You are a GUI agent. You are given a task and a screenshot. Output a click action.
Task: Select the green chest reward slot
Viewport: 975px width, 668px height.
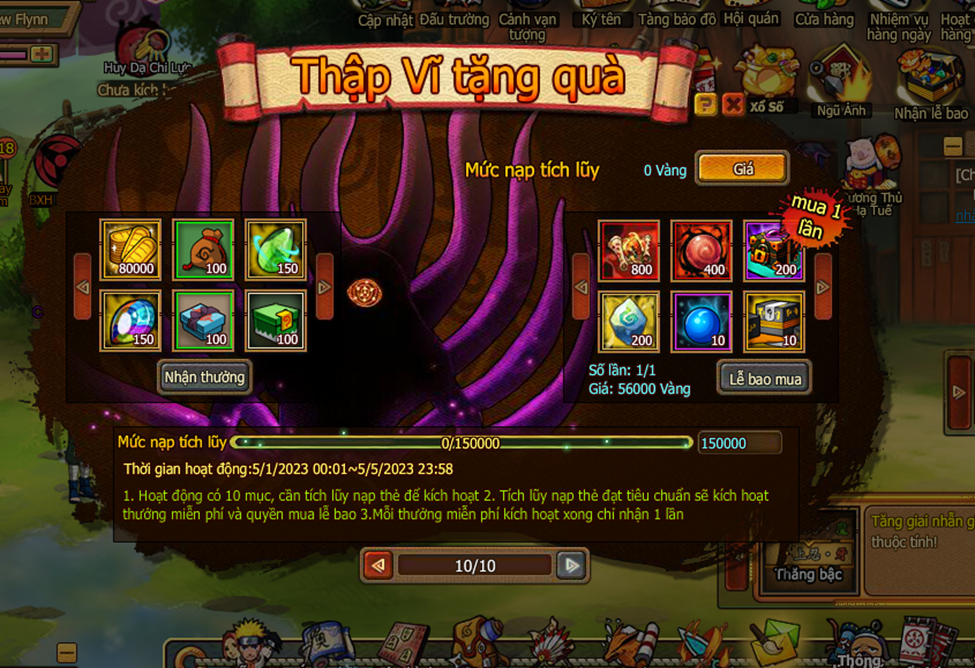276,321
